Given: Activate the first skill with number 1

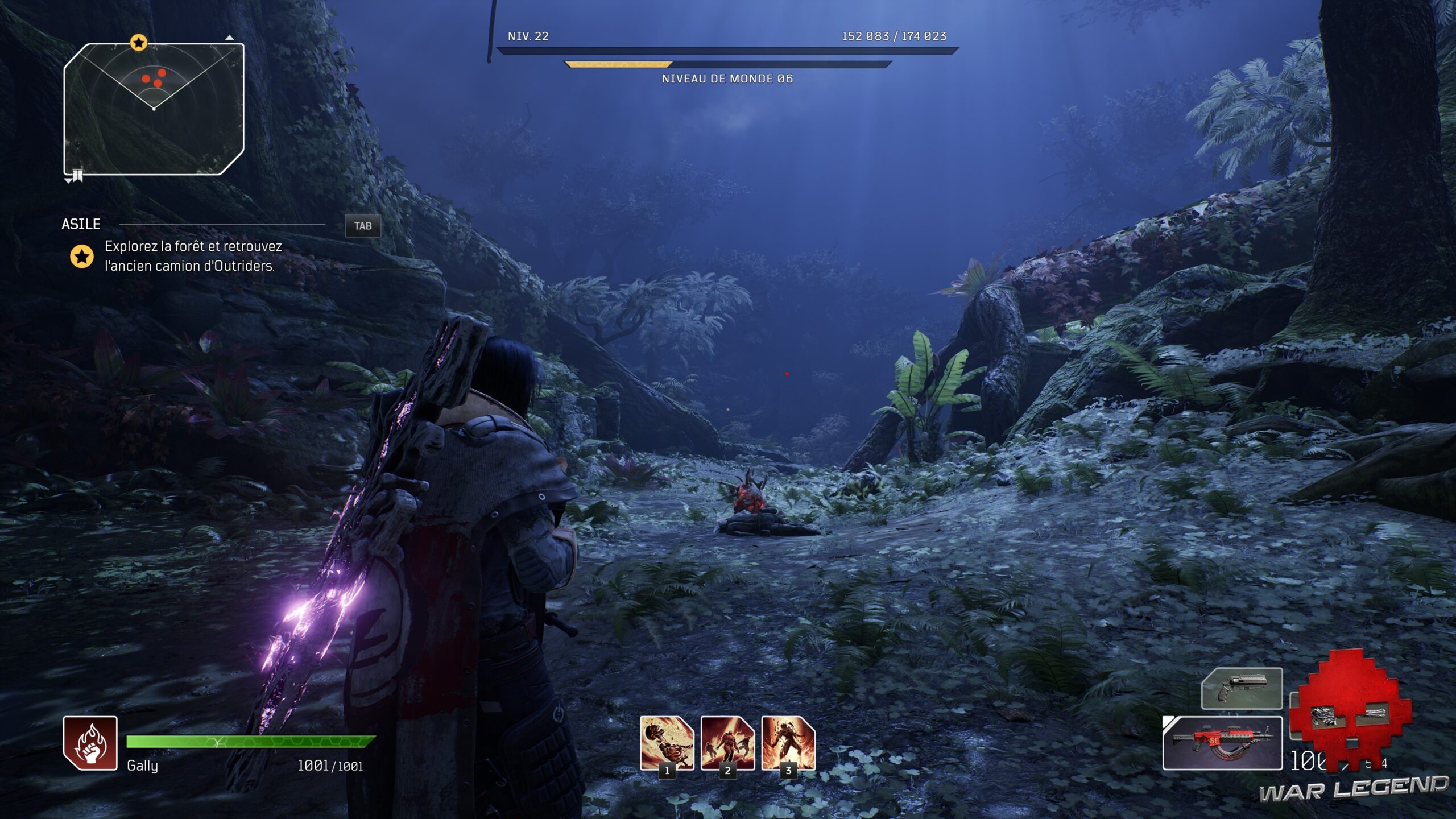Looking at the screenshot, I should pyautogui.click(x=667, y=743).
